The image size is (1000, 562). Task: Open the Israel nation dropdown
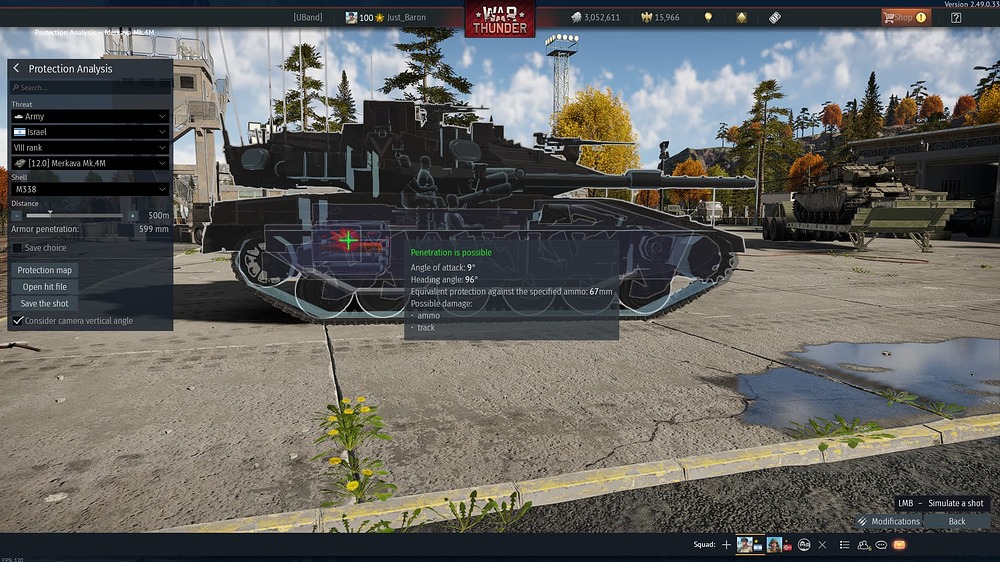pyautogui.click(x=90, y=132)
